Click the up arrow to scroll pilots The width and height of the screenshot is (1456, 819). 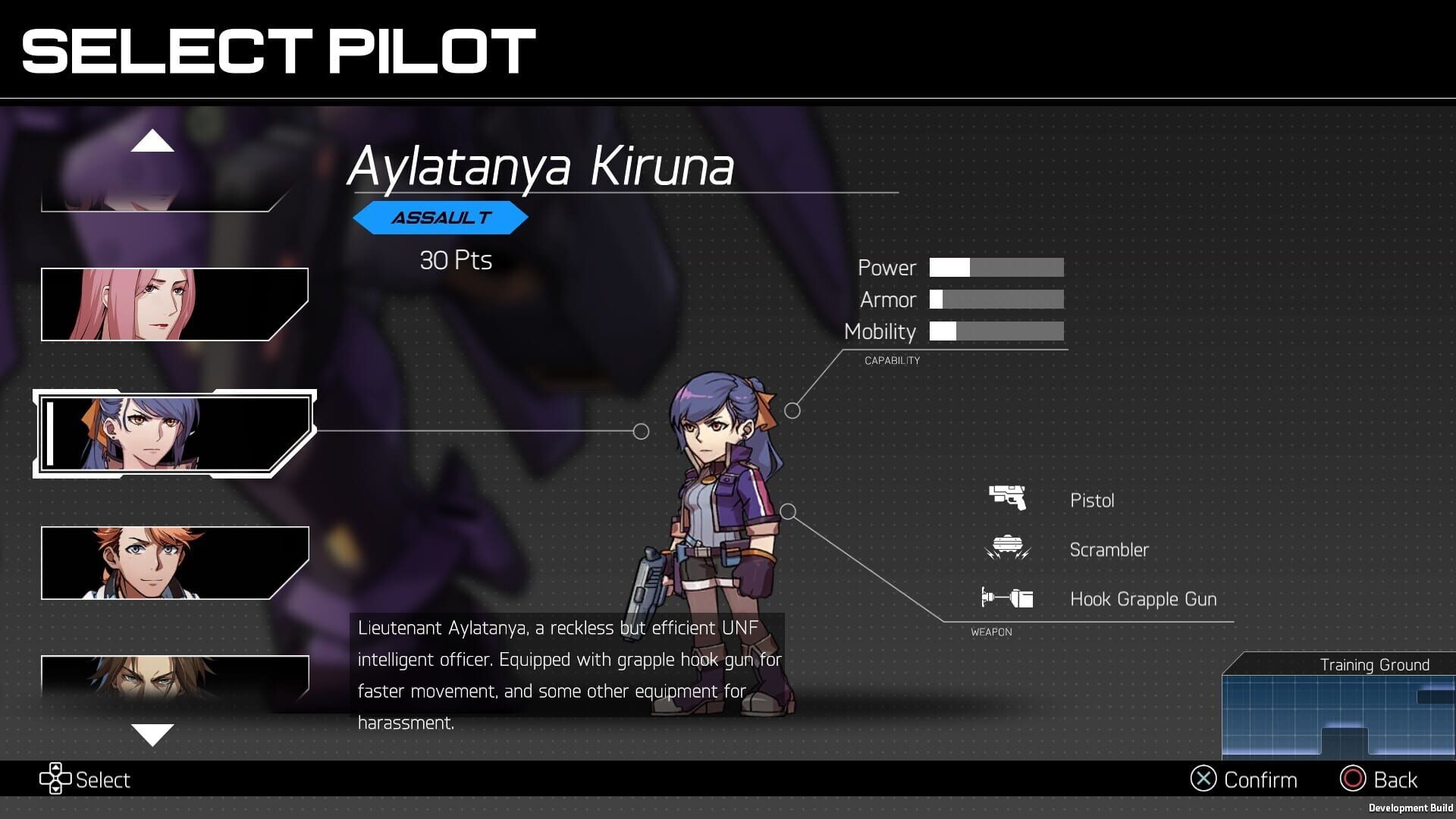point(154,143)
